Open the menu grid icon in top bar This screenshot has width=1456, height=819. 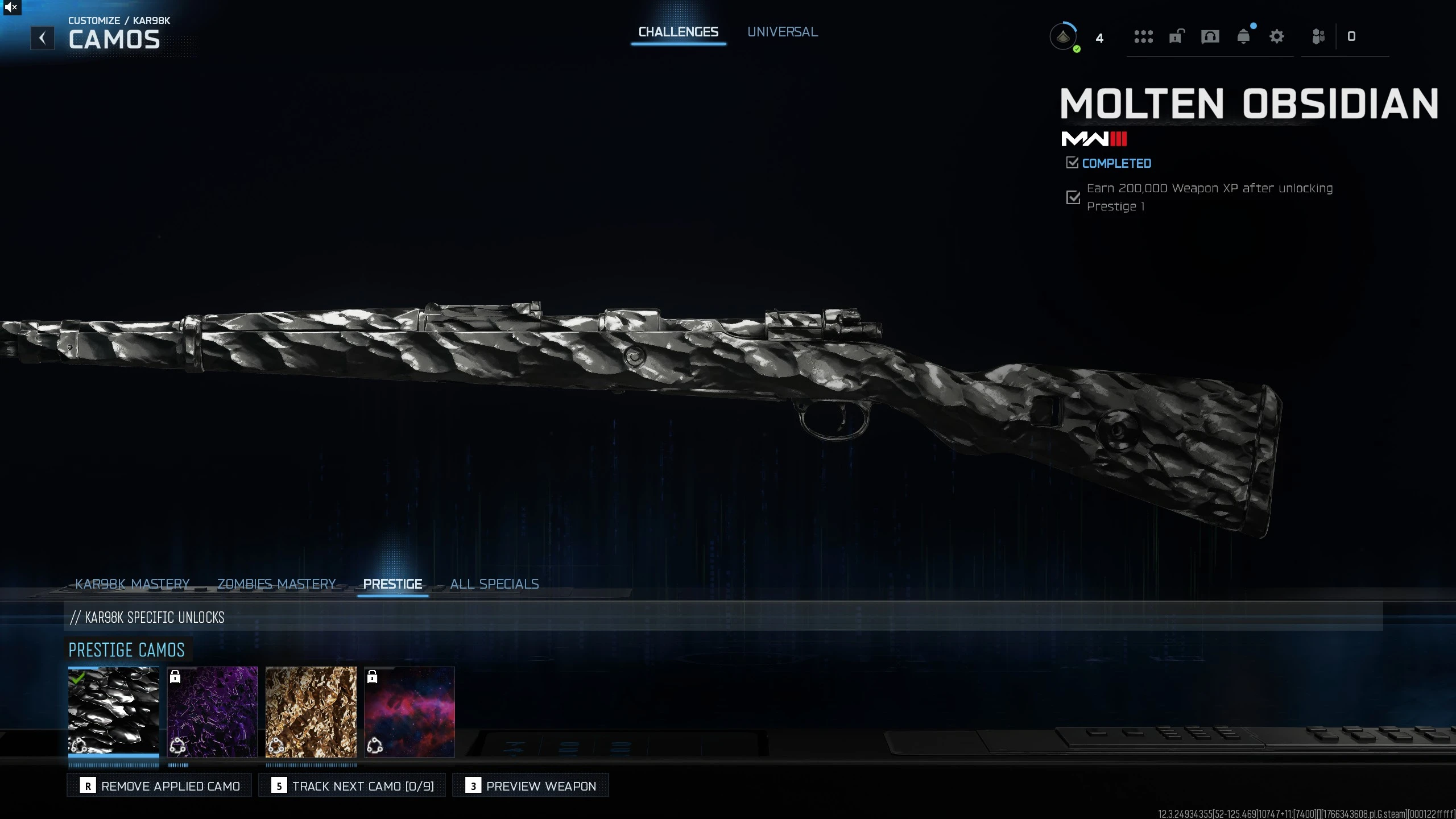click(x=1144, y=36)
